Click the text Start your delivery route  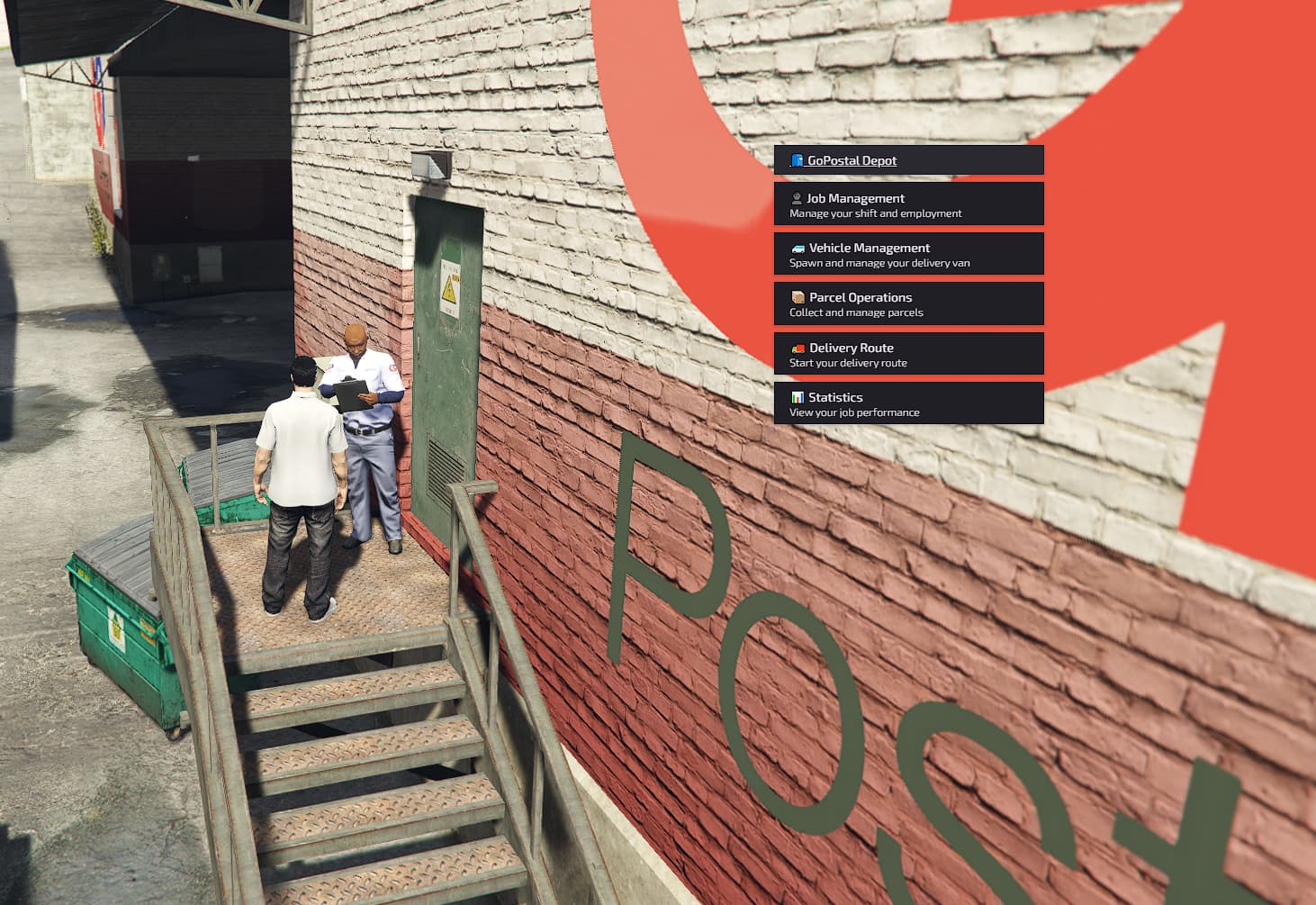click(848, 363)
